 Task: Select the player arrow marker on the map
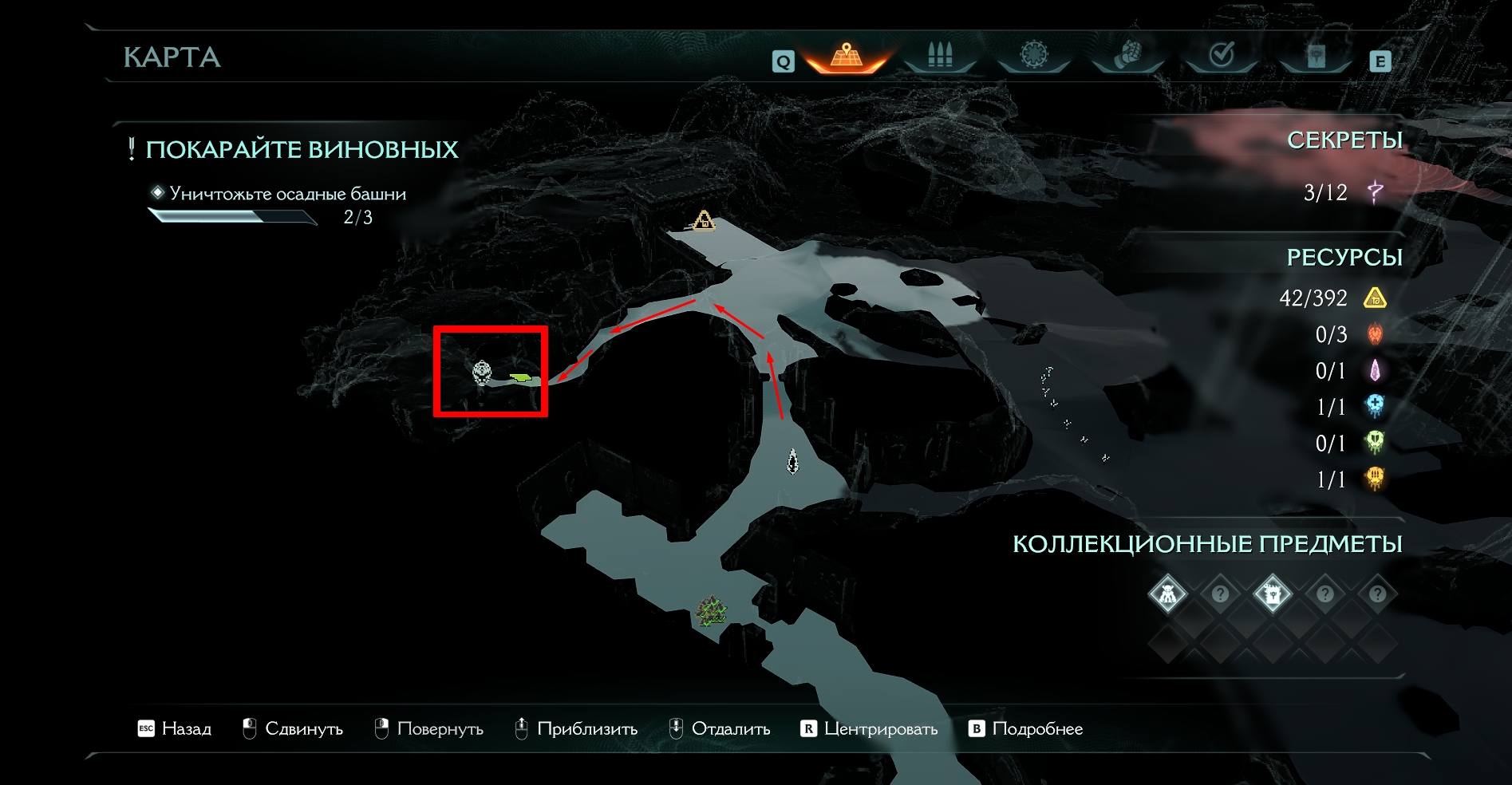click(792, 460)
